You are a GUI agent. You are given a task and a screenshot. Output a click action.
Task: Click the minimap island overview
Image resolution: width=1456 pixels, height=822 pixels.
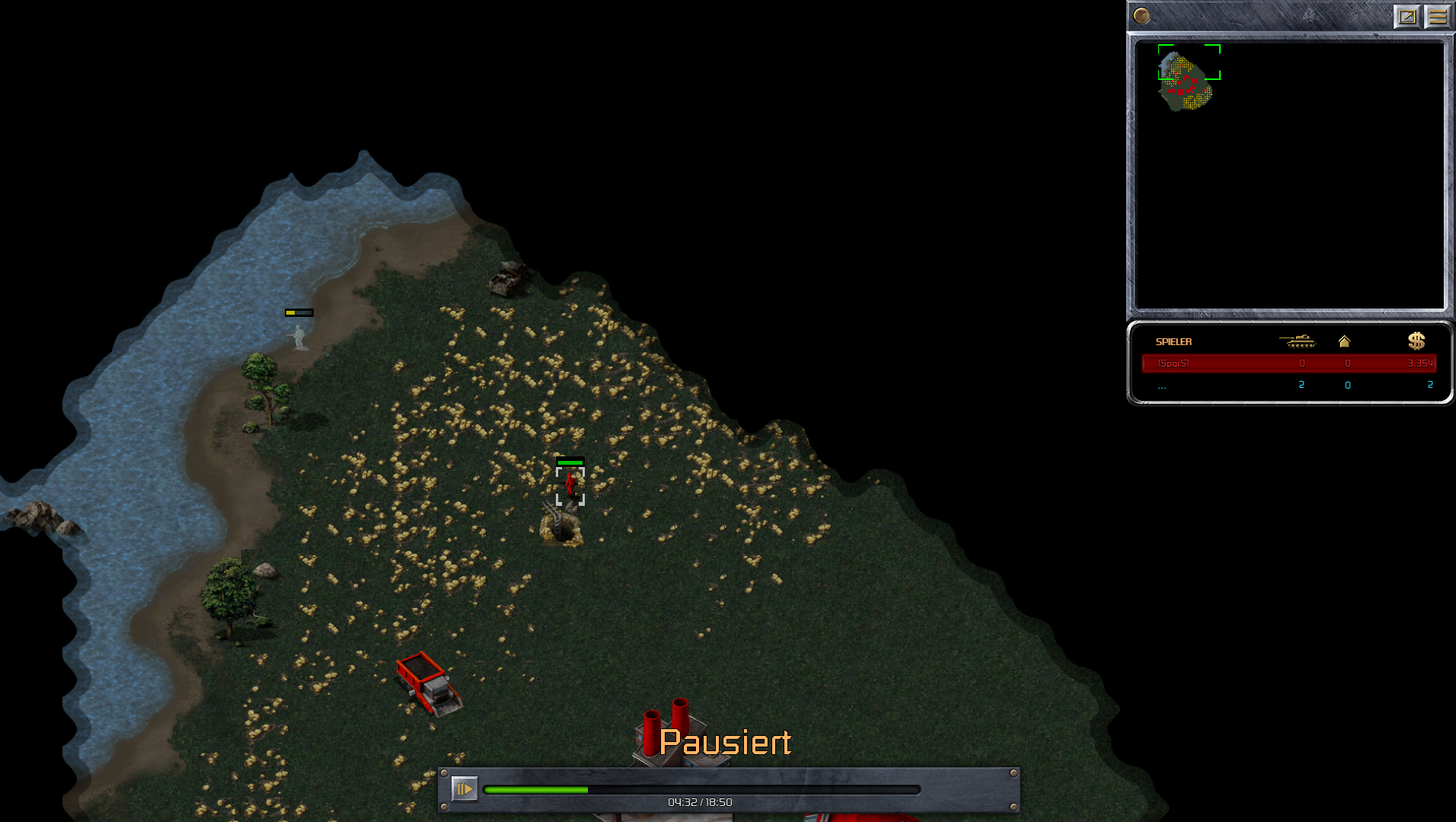1185,83
